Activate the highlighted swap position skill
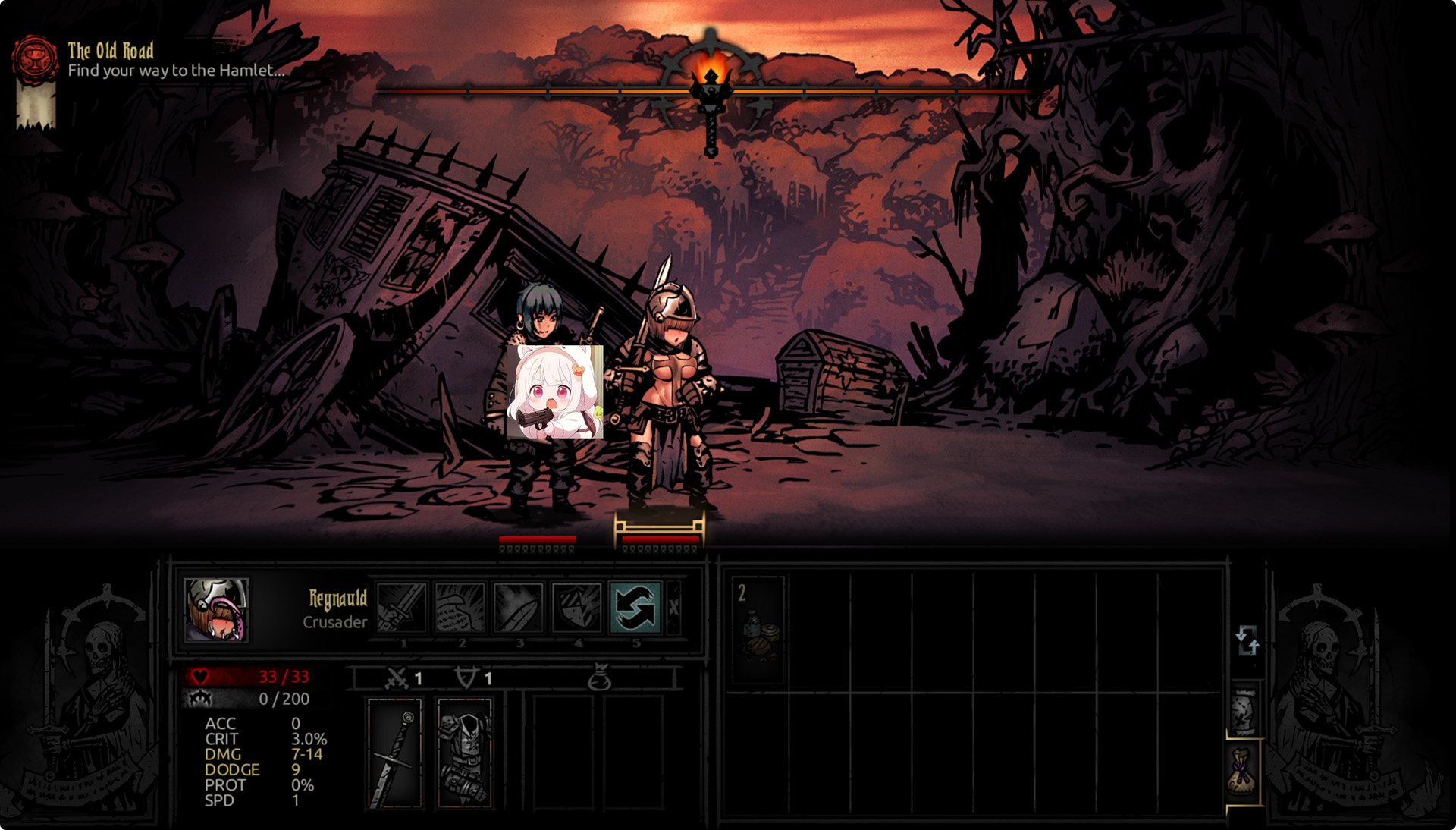The image size is (1456, 830). [635, 608]
